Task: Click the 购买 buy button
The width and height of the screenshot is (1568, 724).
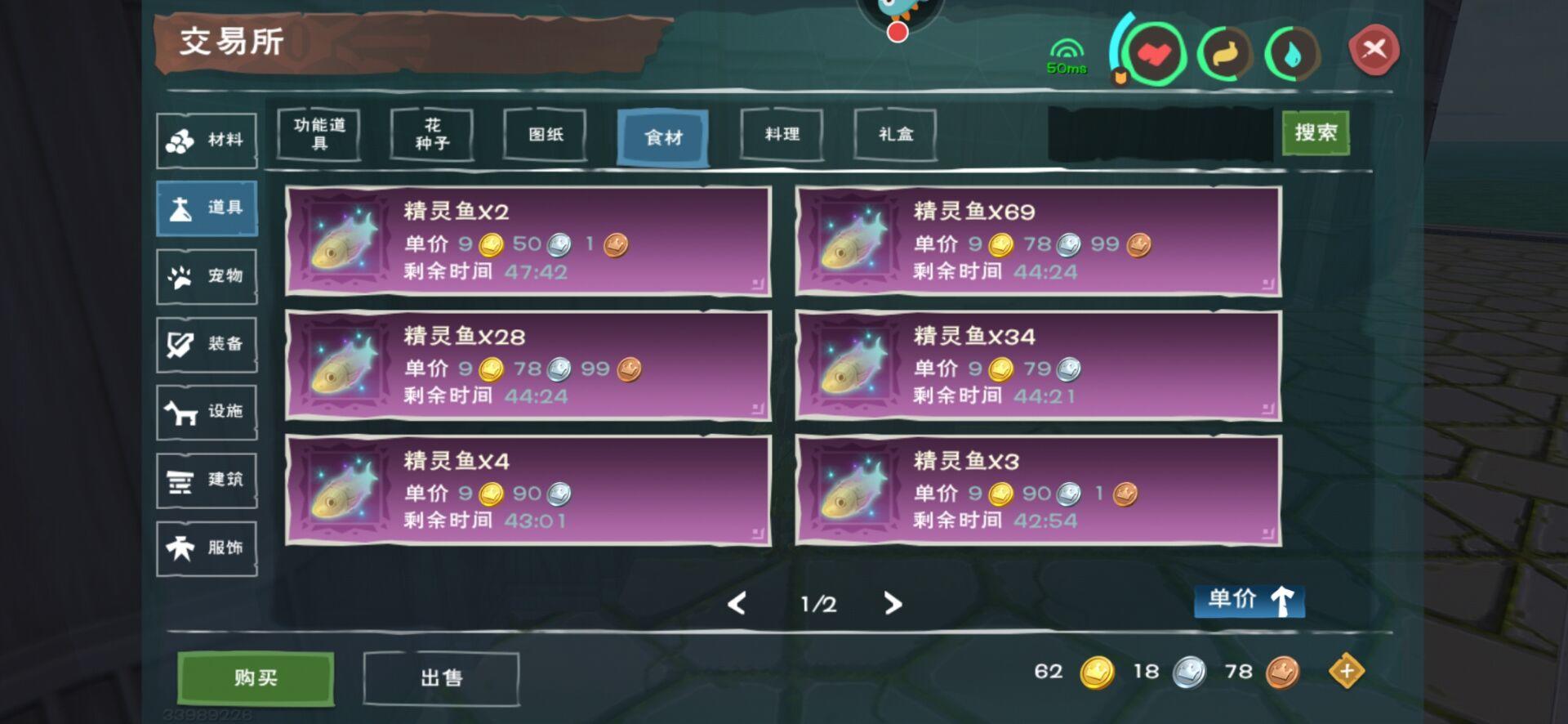Action: click(x=255, y=677)
